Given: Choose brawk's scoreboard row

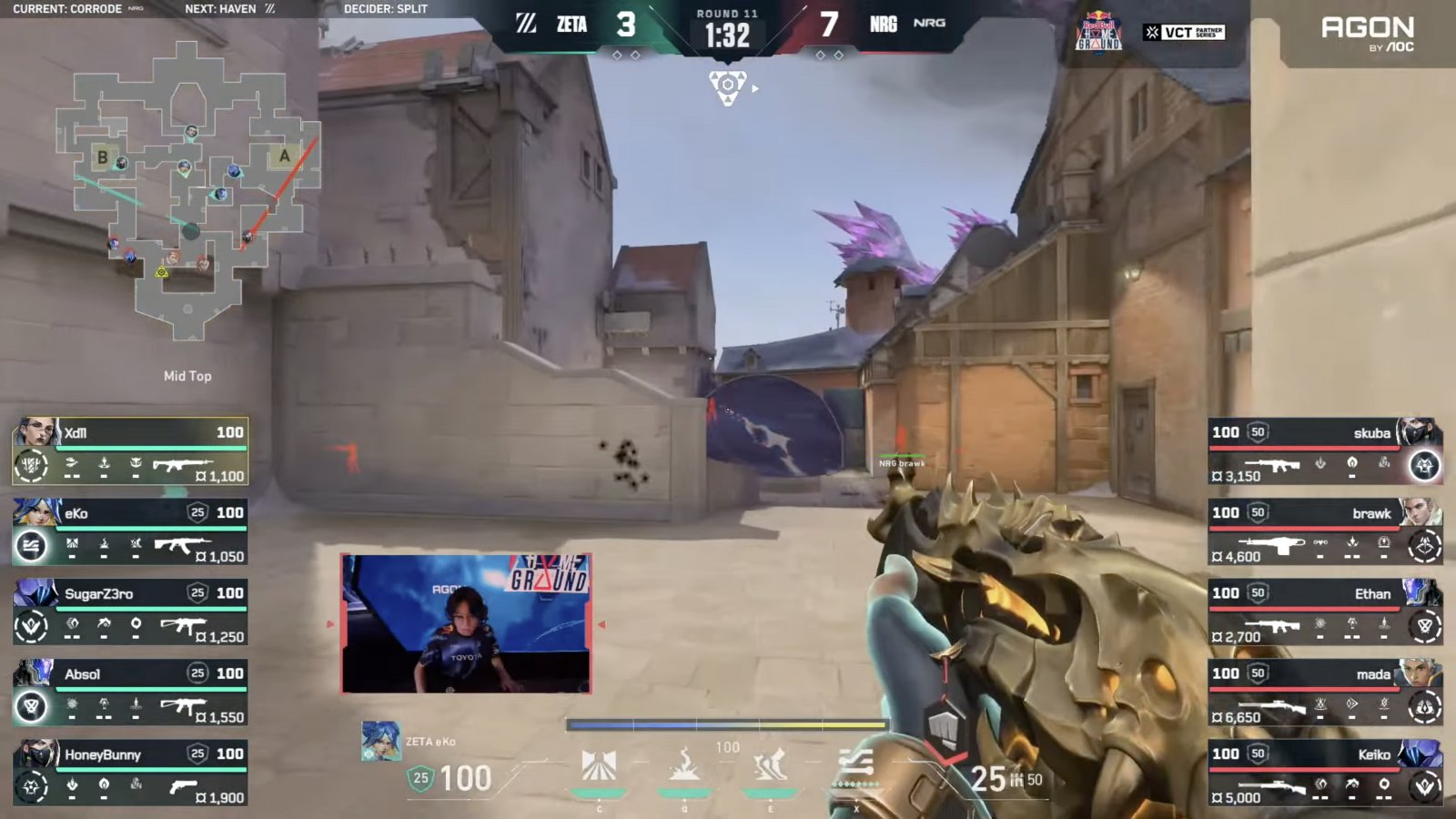Looking at the screenshot, I should pos(1325,531).
